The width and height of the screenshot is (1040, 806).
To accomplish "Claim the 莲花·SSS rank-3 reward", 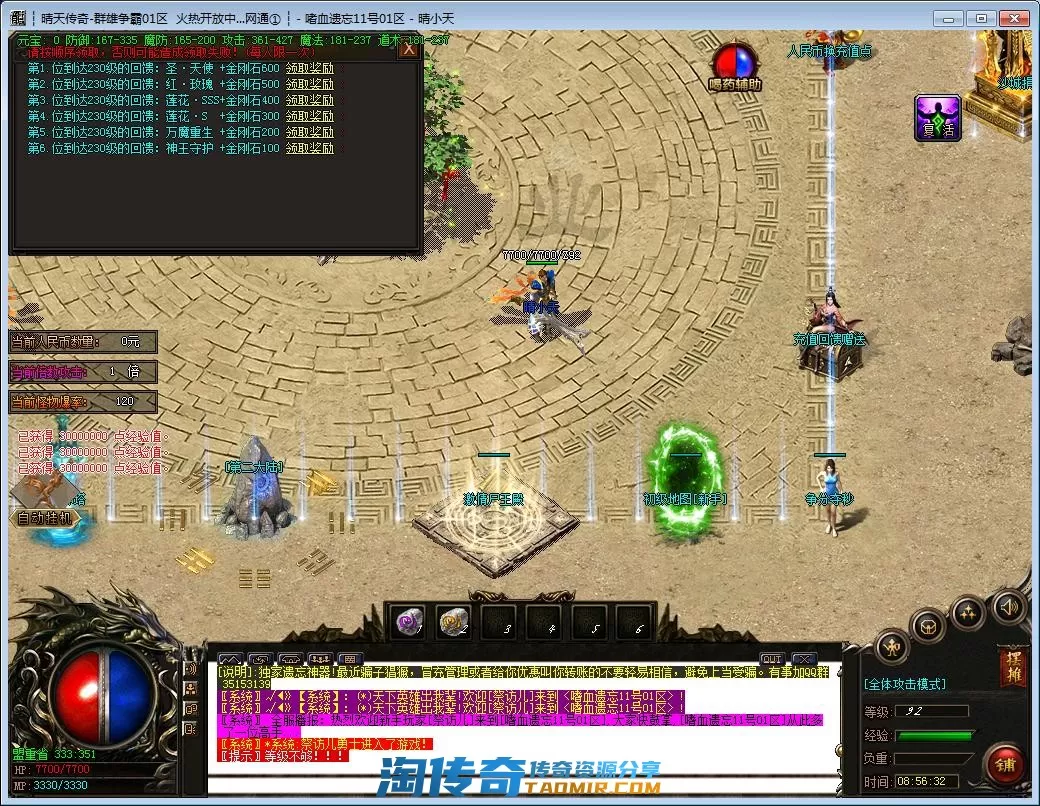I will click(310, 100).
